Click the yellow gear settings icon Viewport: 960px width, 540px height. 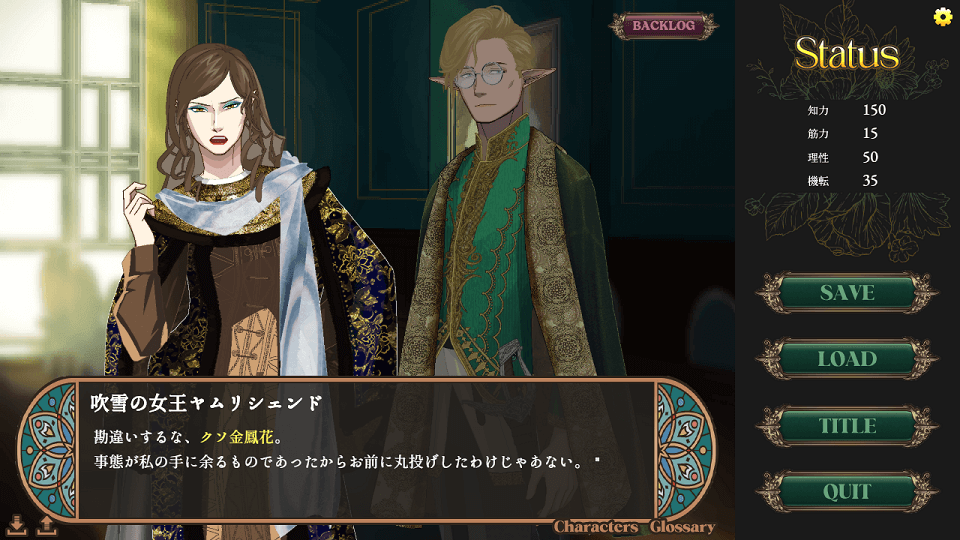point(942,16)
